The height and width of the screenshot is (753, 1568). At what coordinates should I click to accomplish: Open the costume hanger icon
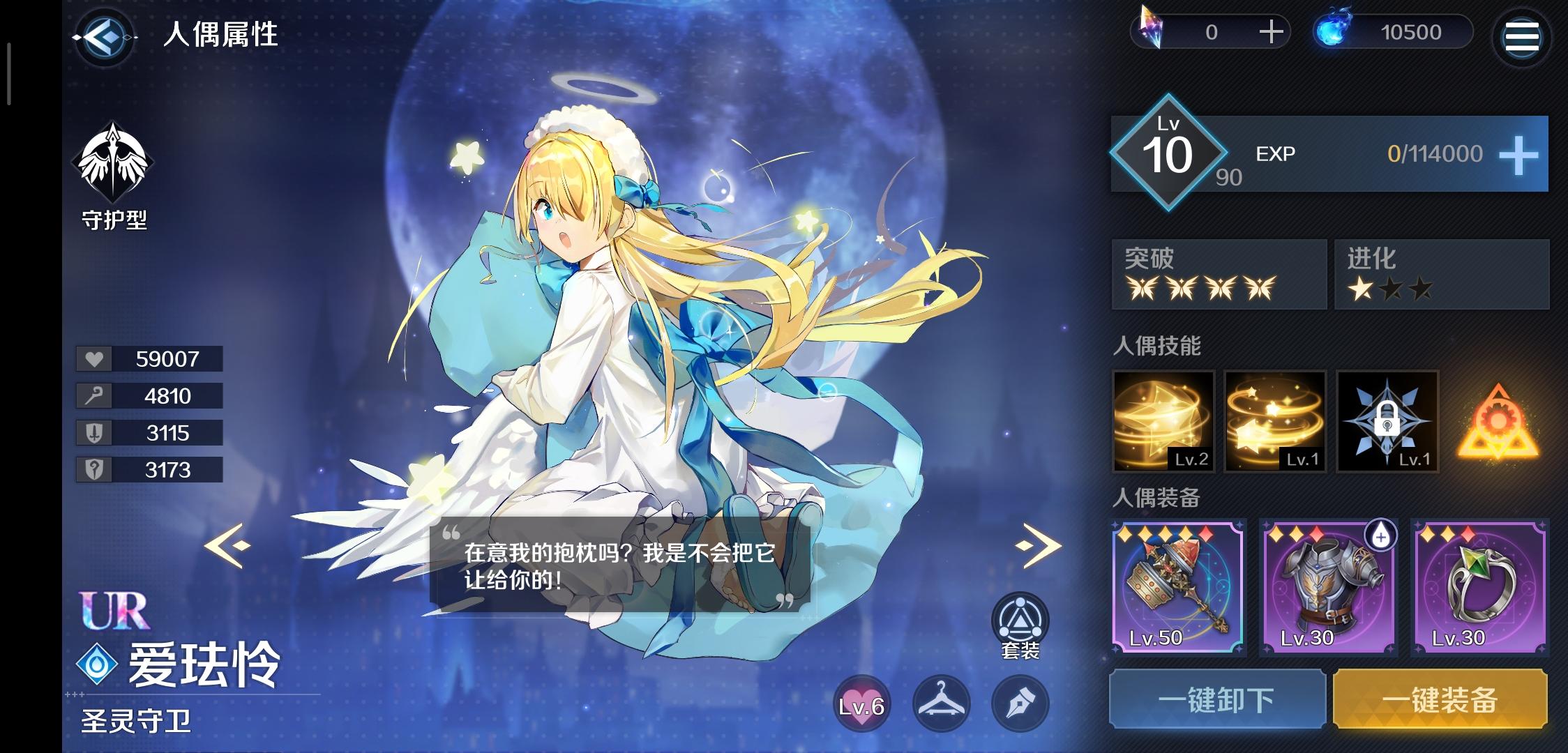coord(941,704)
